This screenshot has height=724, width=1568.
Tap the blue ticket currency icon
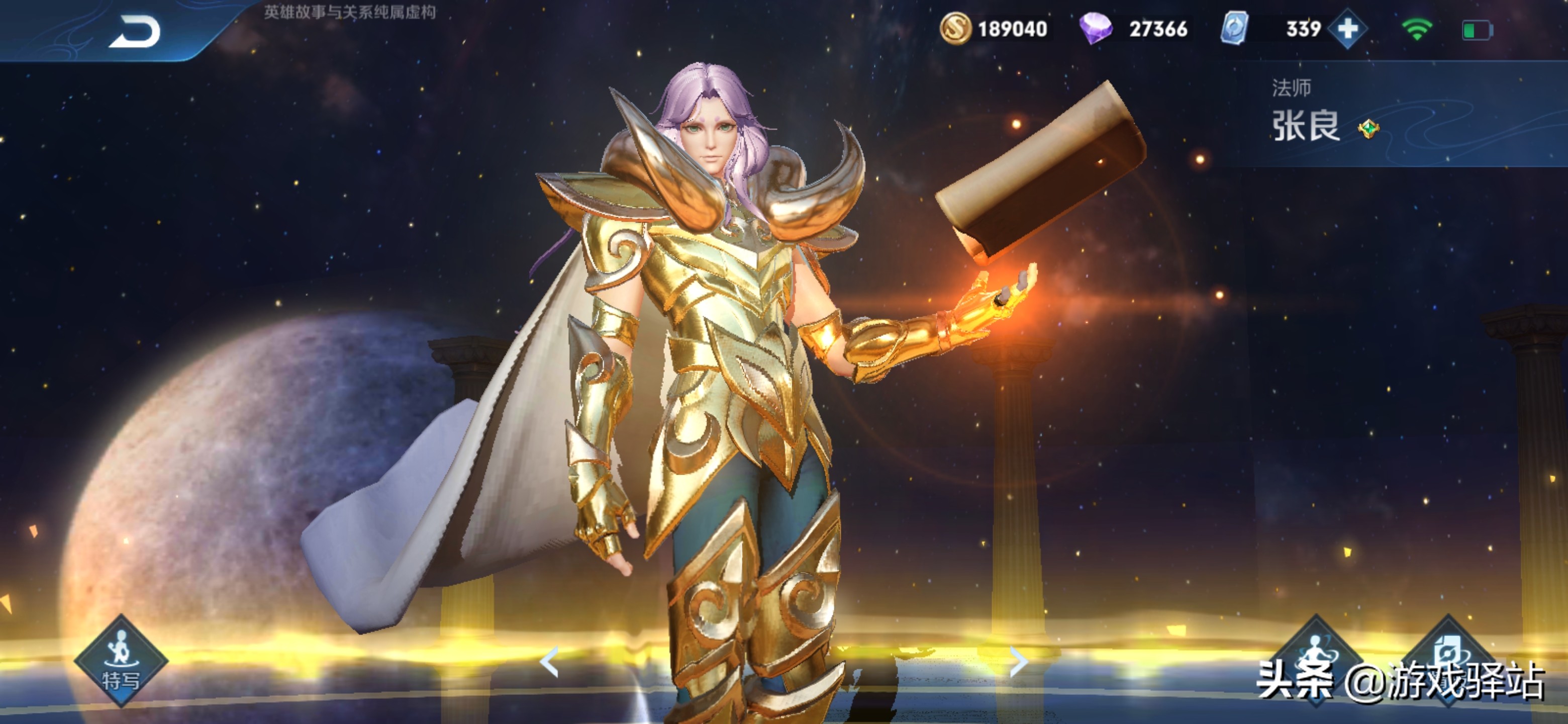tap(1234, 29)
